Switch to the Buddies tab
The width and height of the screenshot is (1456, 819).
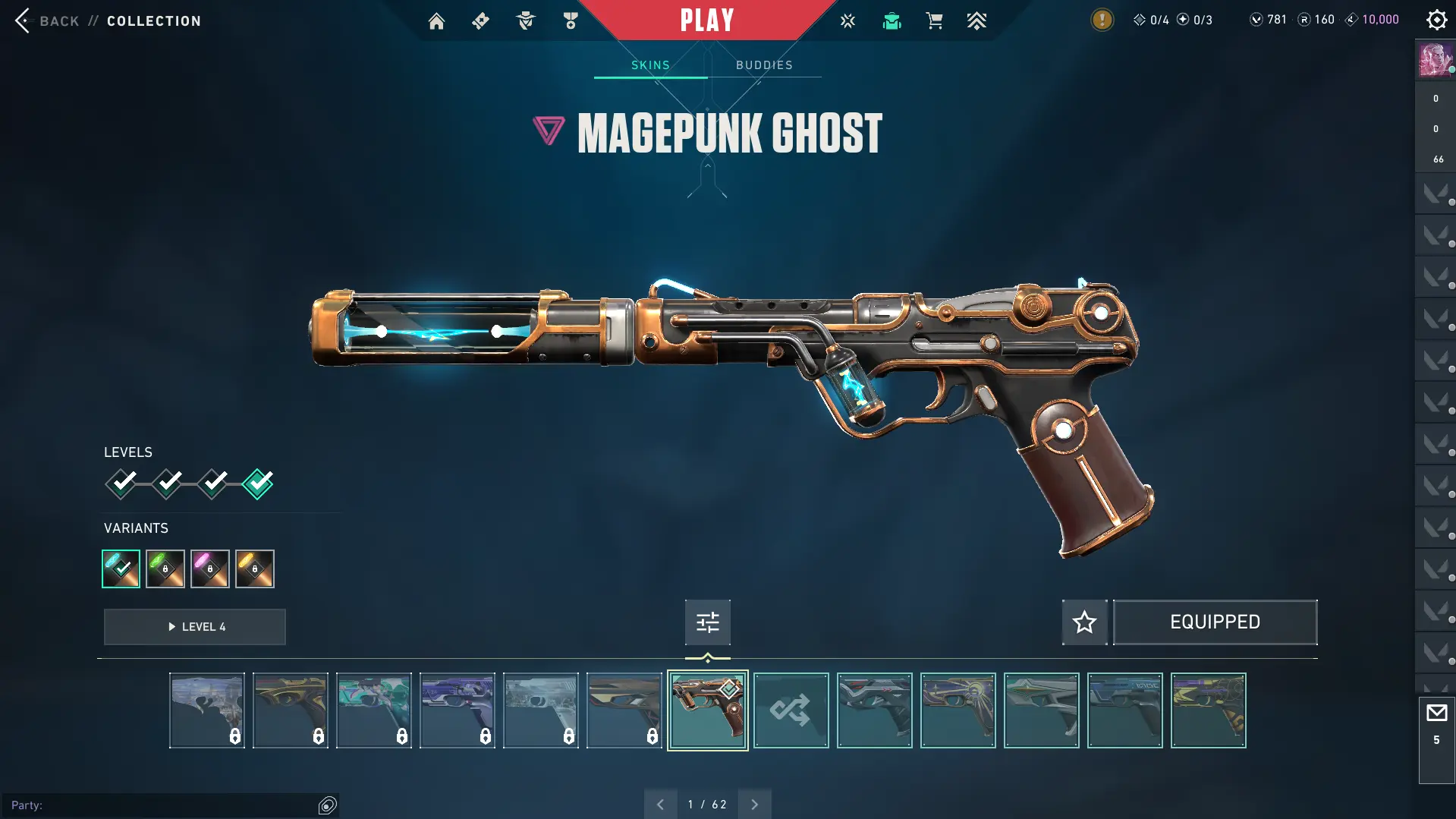pyautogui.click(x=764, y=65)
